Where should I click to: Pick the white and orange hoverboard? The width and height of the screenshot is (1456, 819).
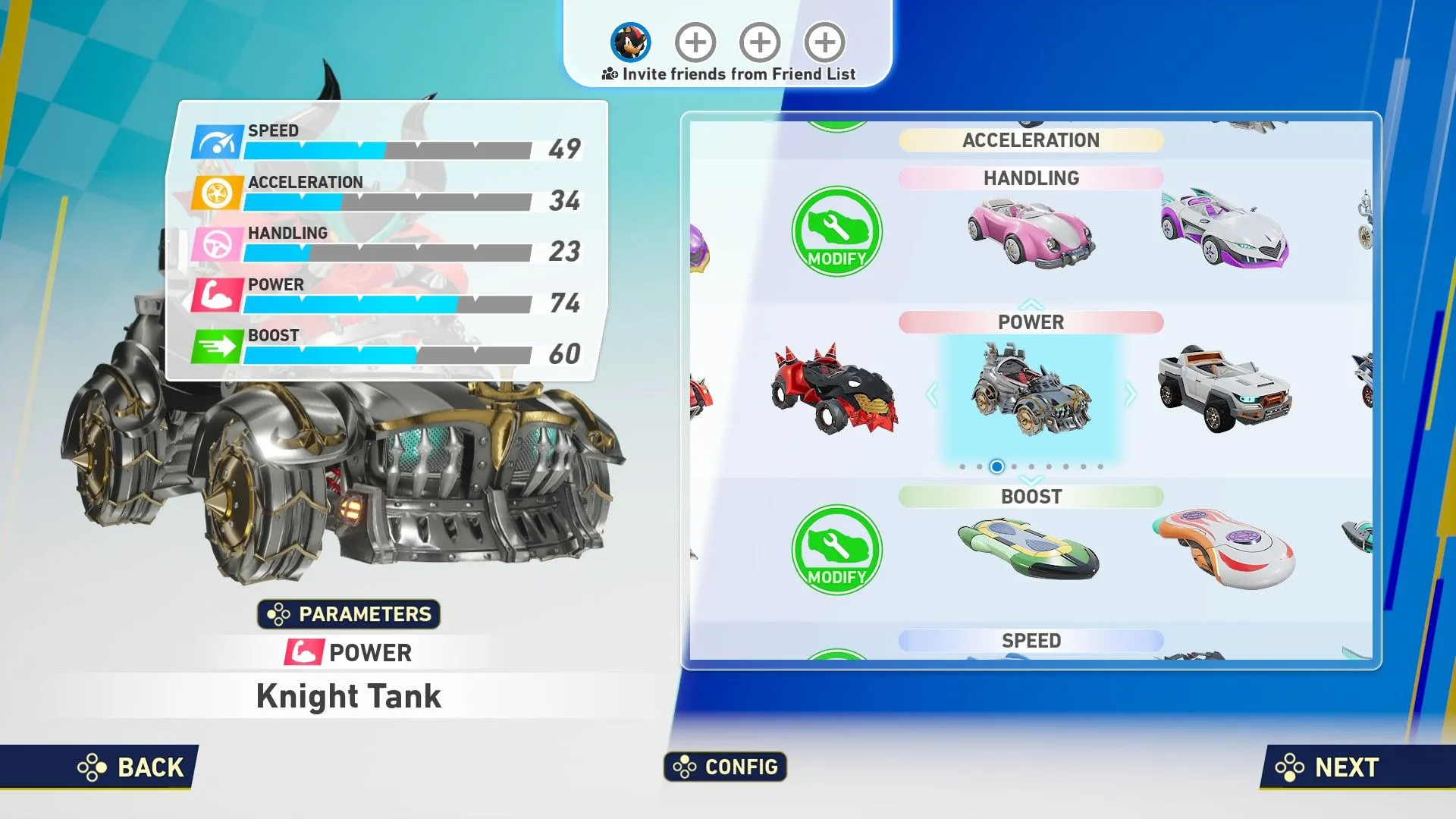(x=1223, y=548)
